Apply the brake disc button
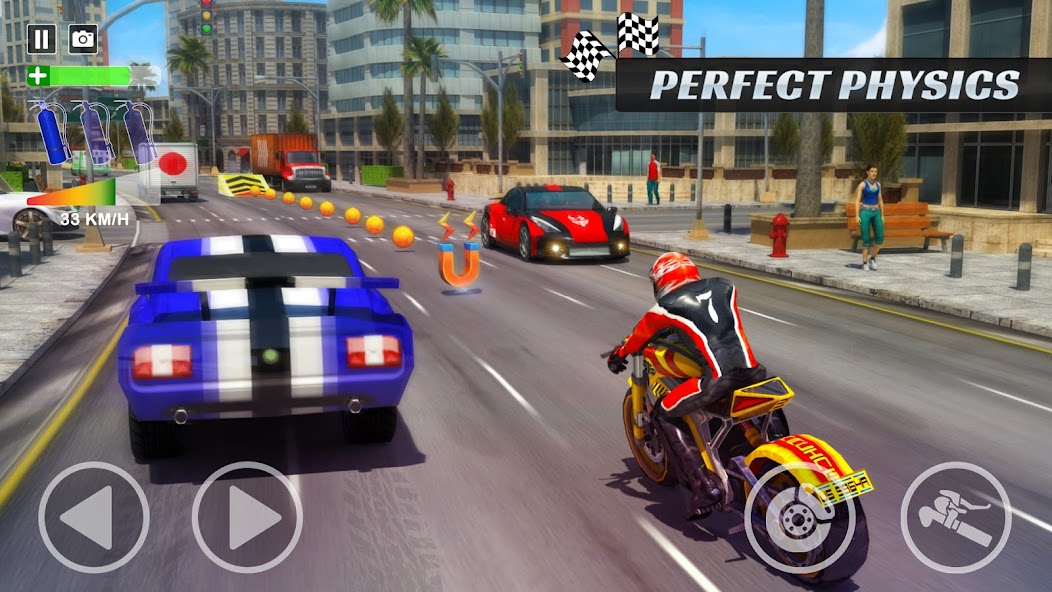1052x592 pixels. 799,517
